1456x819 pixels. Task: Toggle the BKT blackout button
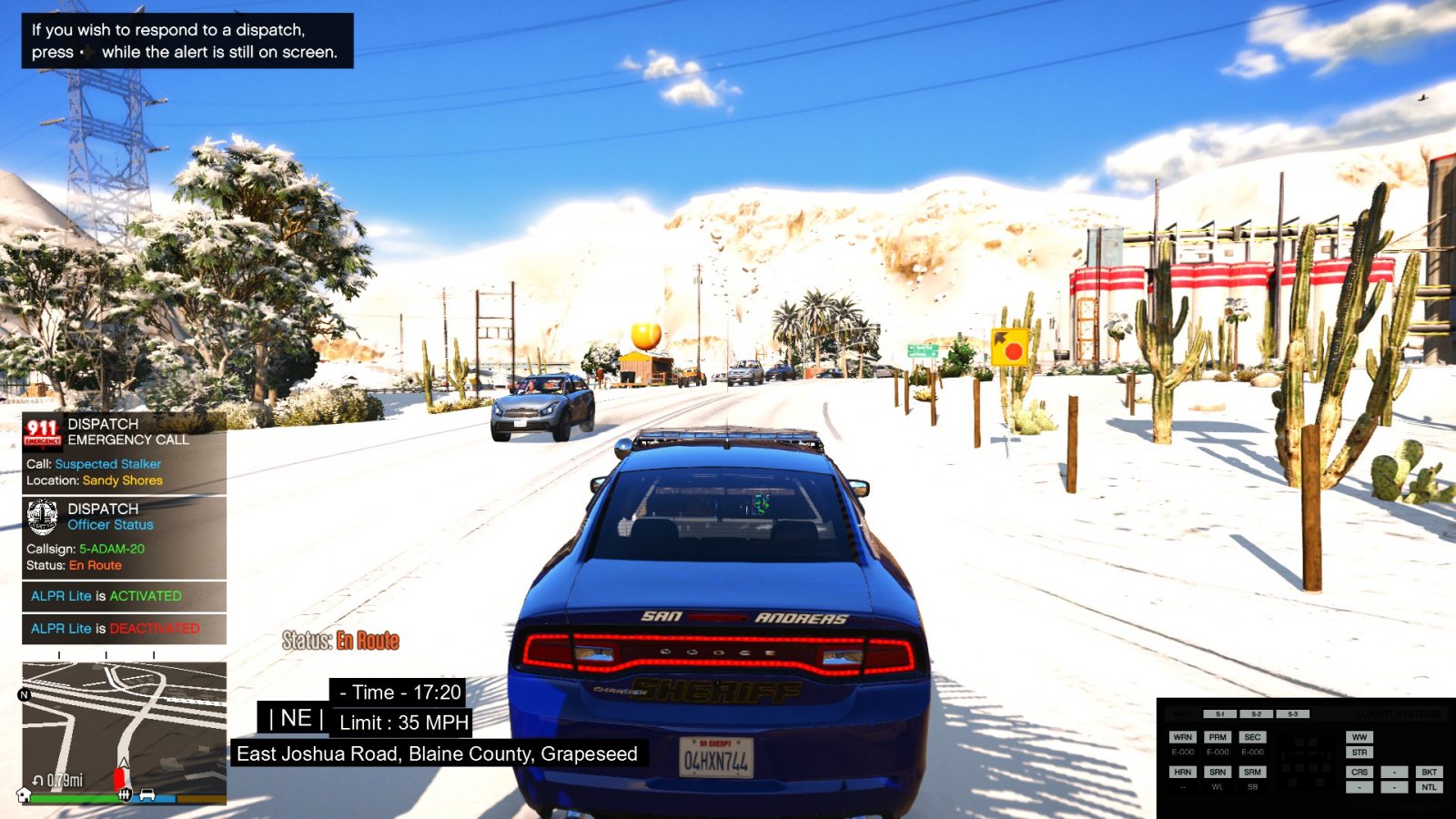pyautogui.click(x=1429, y=772)
